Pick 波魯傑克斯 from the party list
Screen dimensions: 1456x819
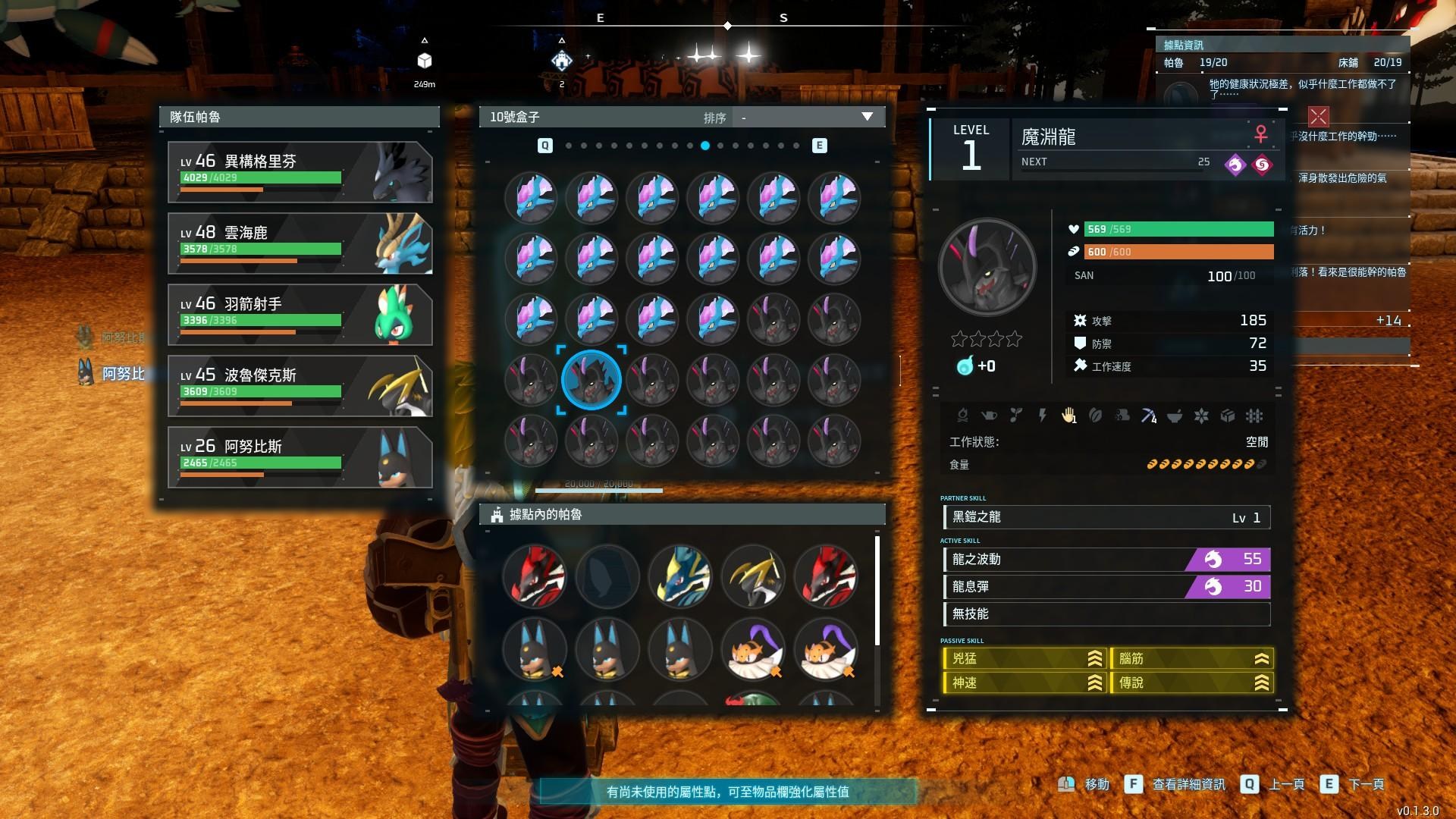click(300, 385)
